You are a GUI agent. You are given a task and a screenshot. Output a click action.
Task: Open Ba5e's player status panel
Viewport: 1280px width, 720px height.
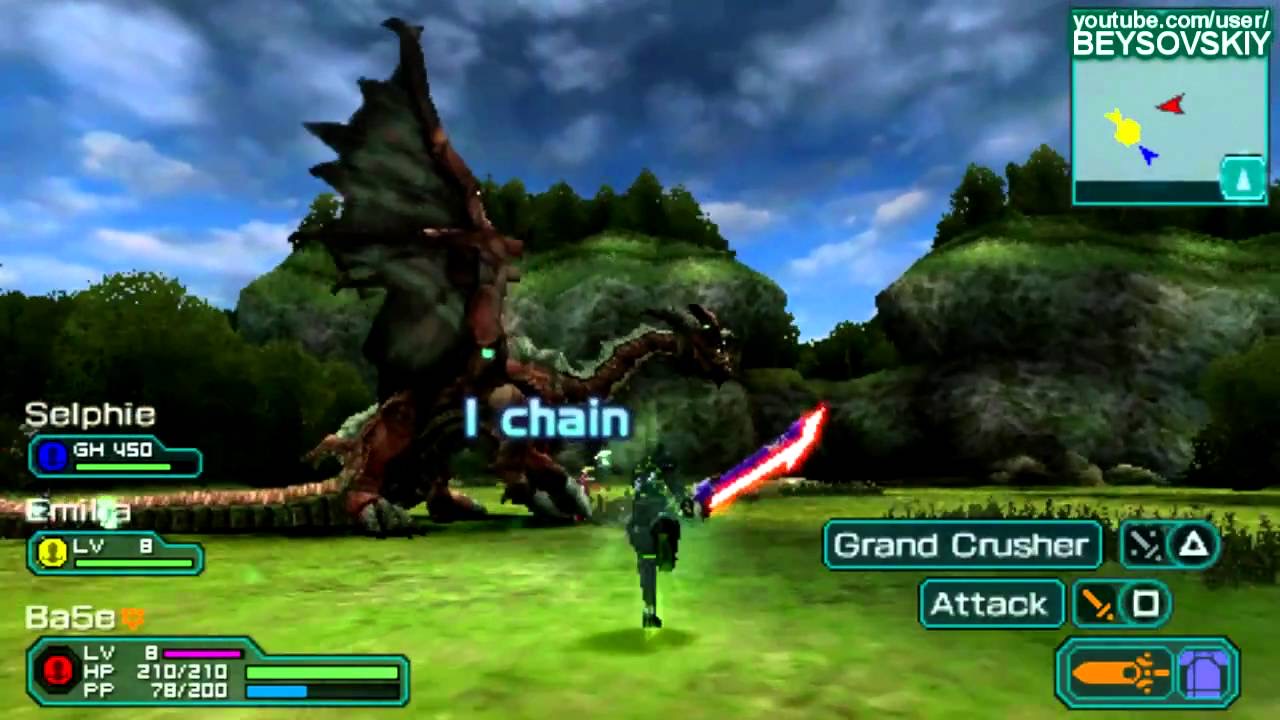pyautogui.click(x=218, y=671)
